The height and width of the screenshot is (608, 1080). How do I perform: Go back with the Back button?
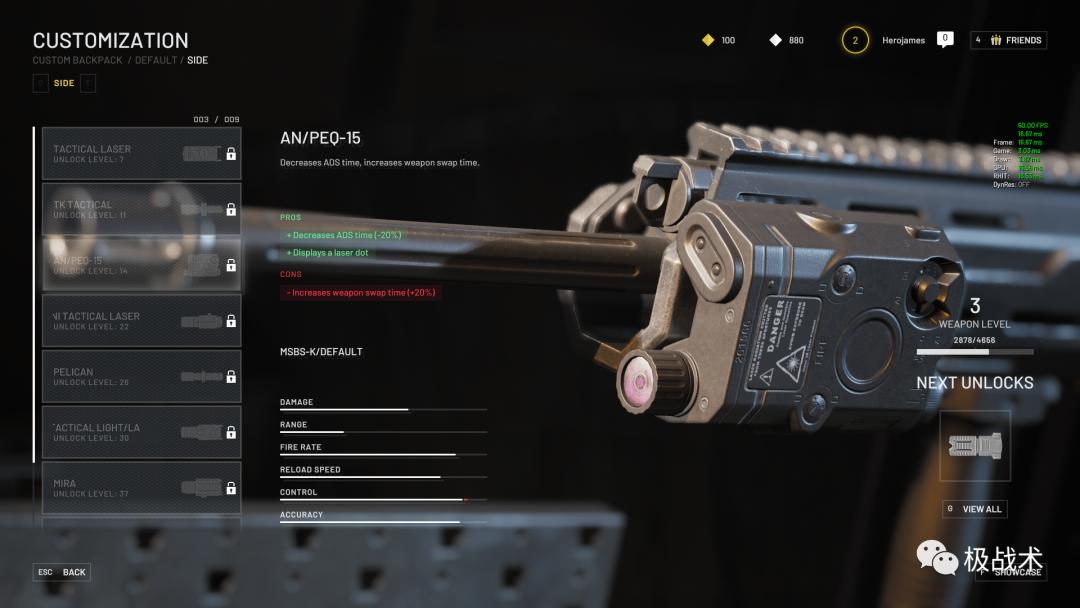click(x=62, y=572)
